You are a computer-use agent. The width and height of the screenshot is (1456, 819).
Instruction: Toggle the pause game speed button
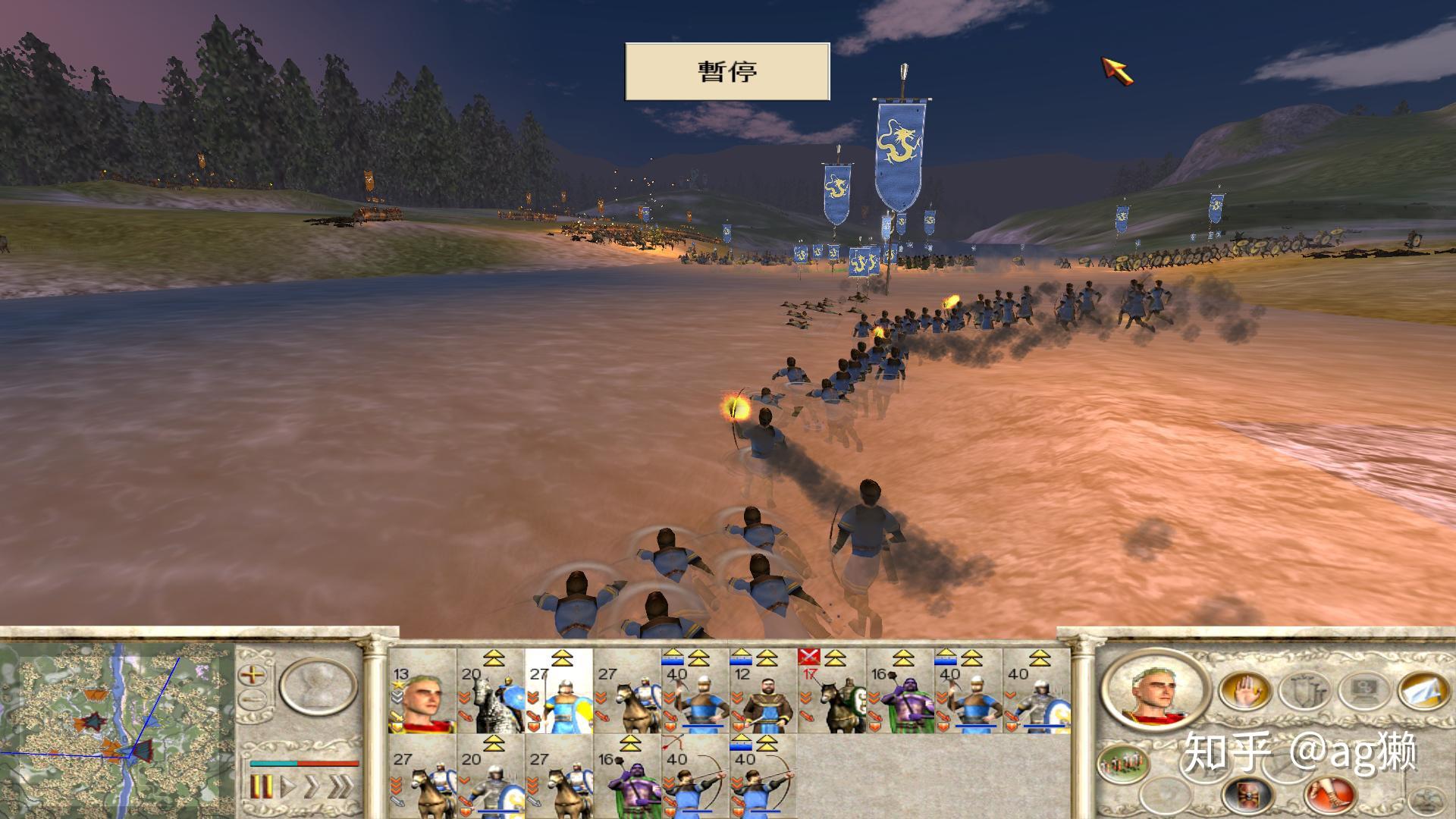coord(261,786)
